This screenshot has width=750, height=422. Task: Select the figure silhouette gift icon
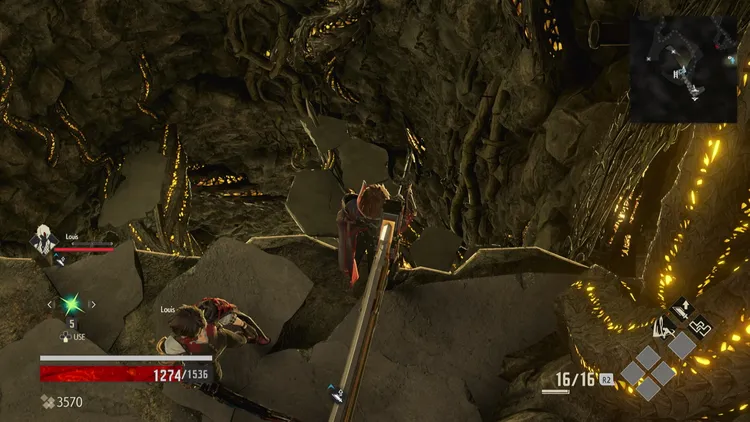coord(662,325)
